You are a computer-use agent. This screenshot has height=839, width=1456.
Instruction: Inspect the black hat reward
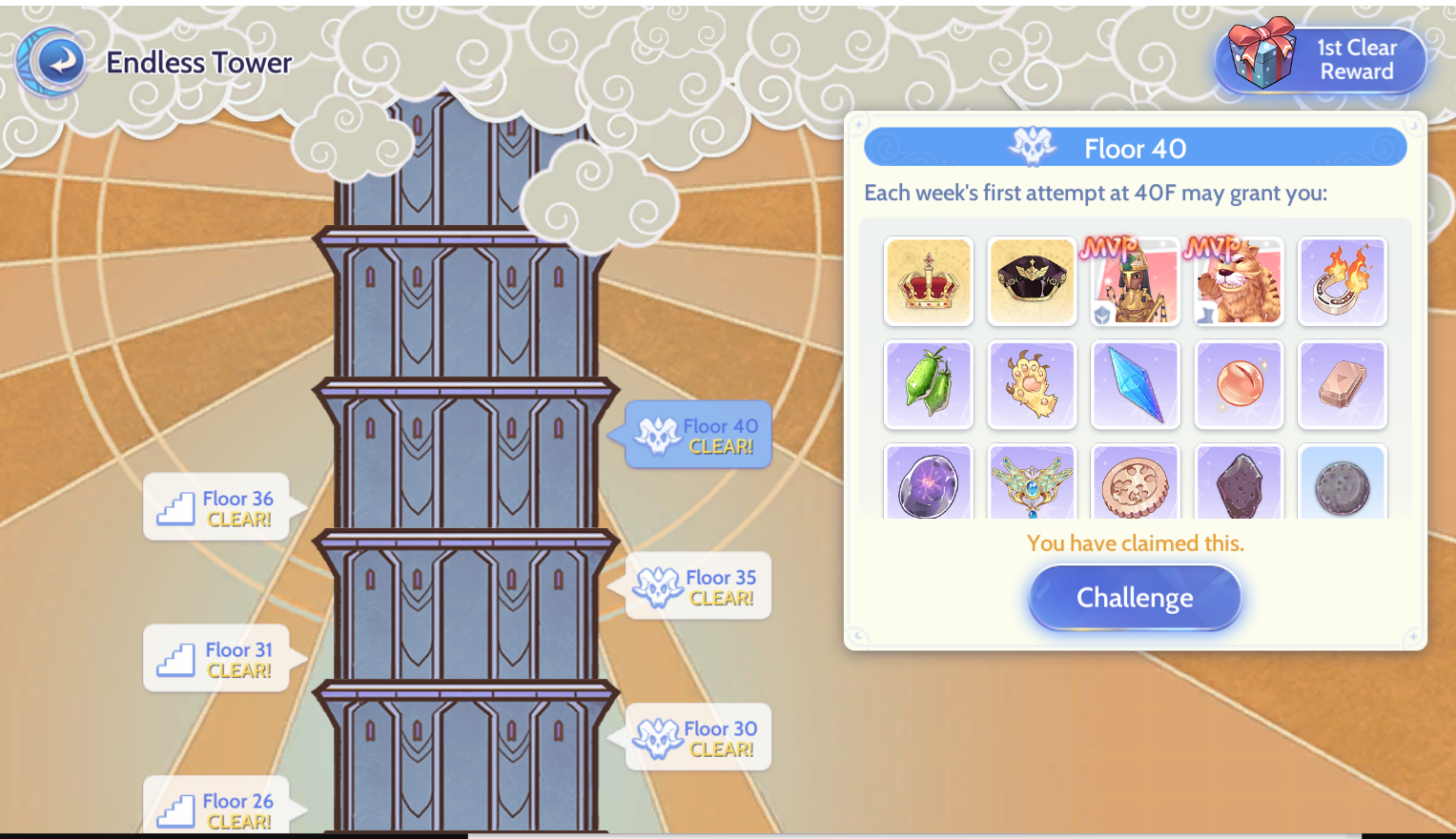[x=1032, y=281]
